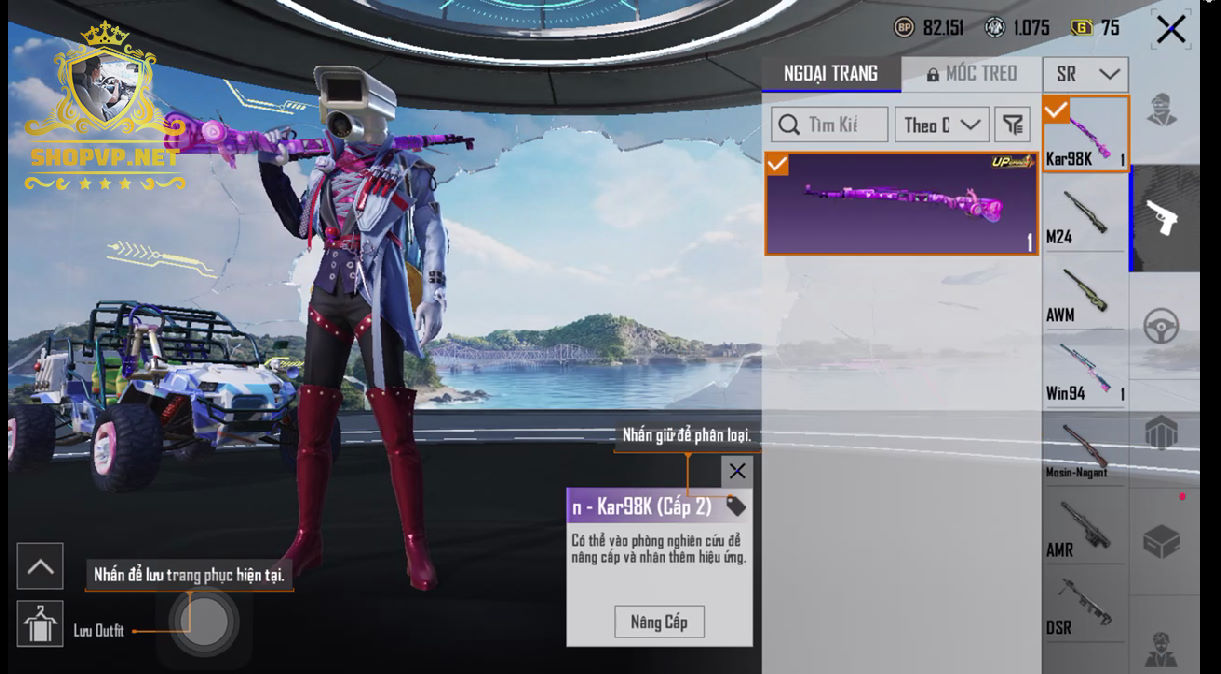Tap the Nâng Cấp upgrade button

[659, 622]
